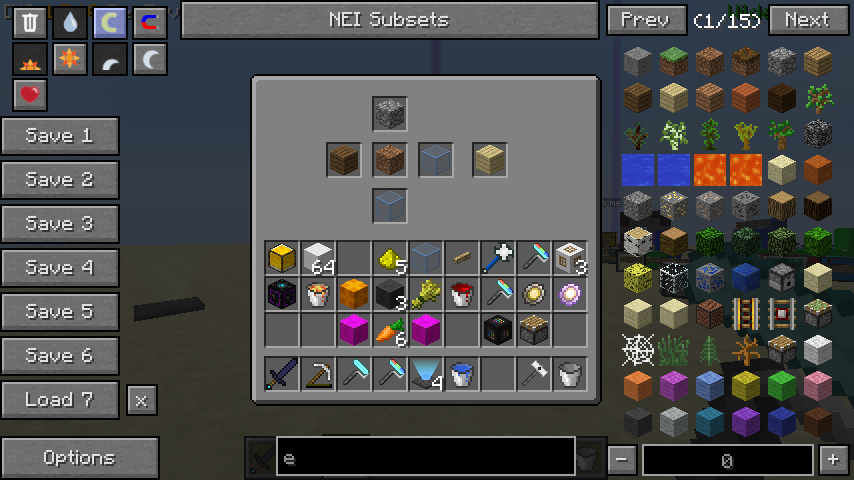
Task: Select the water bucket hotbar slot
Action: click(462, 374)
